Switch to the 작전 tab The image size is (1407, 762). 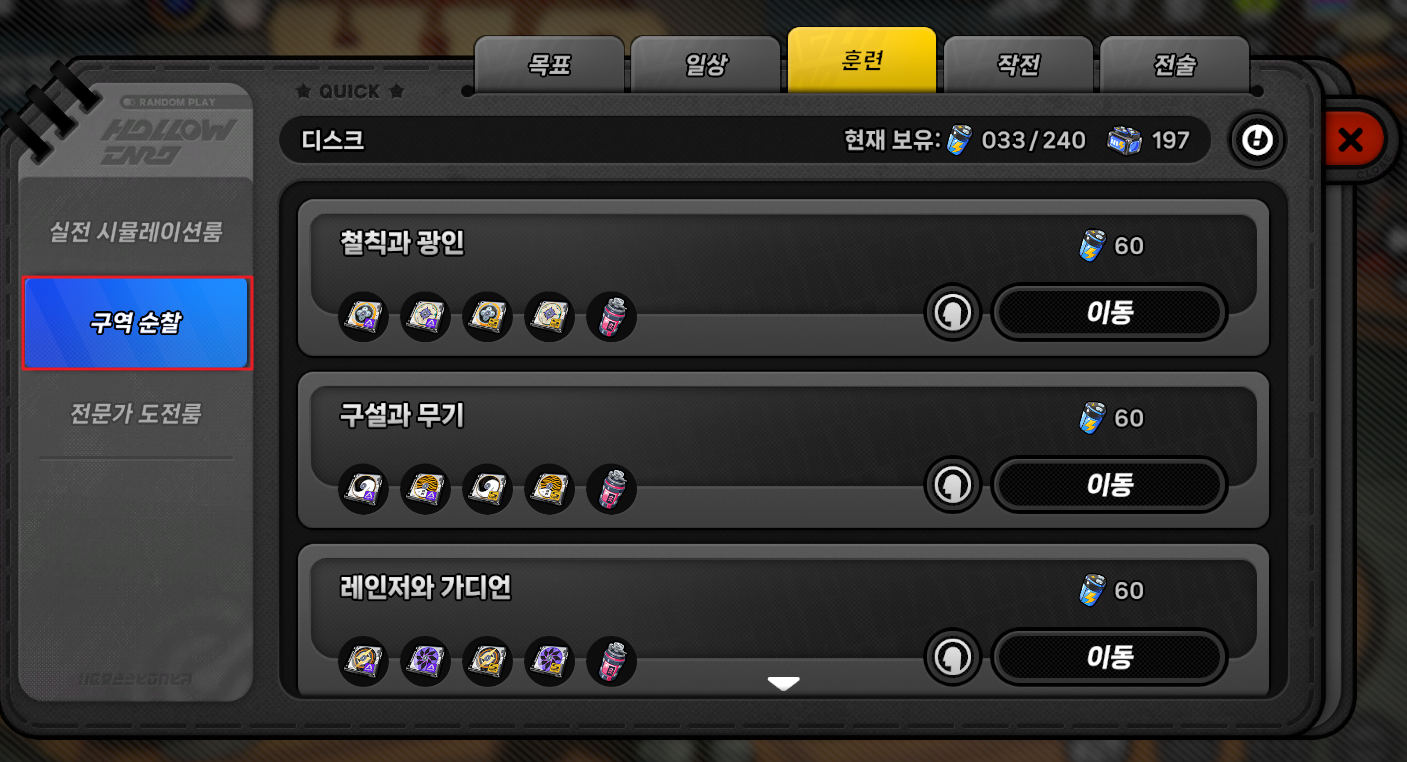[1019, 61]
